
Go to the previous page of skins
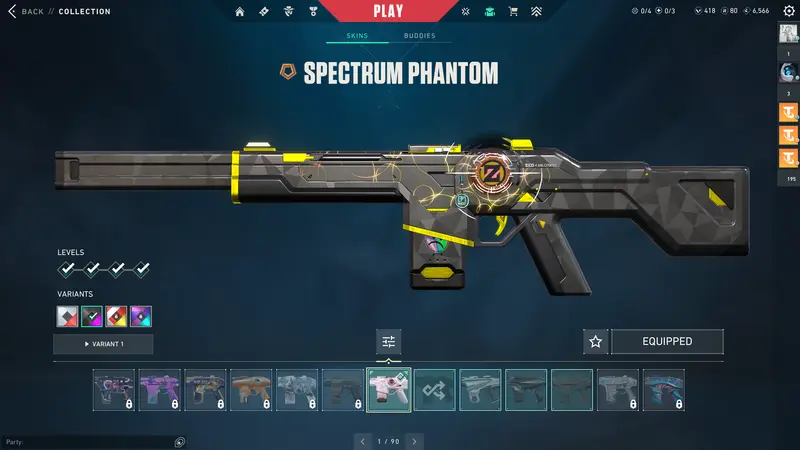click(364, 441)
